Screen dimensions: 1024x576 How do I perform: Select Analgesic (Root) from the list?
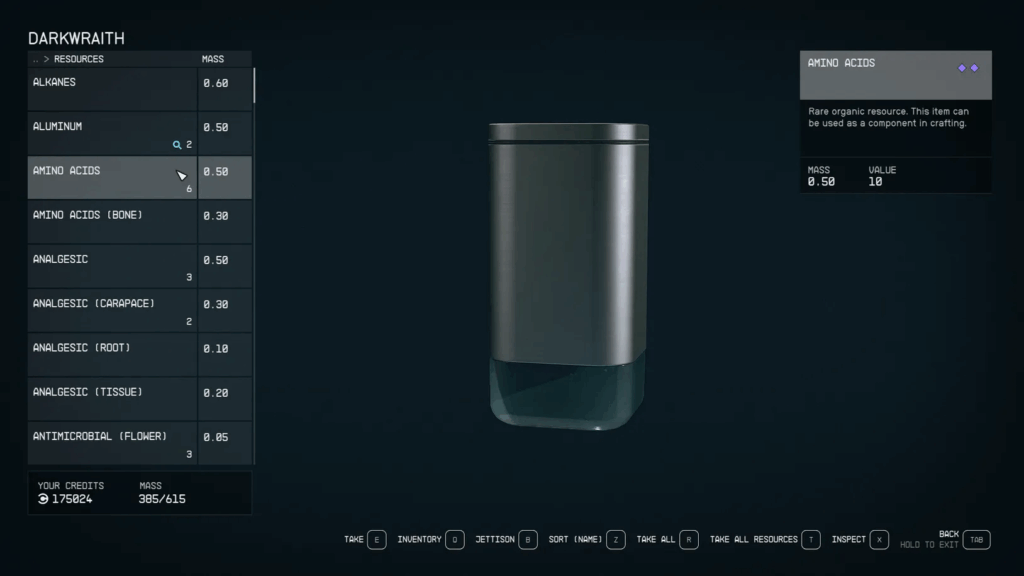click(112, 354)
